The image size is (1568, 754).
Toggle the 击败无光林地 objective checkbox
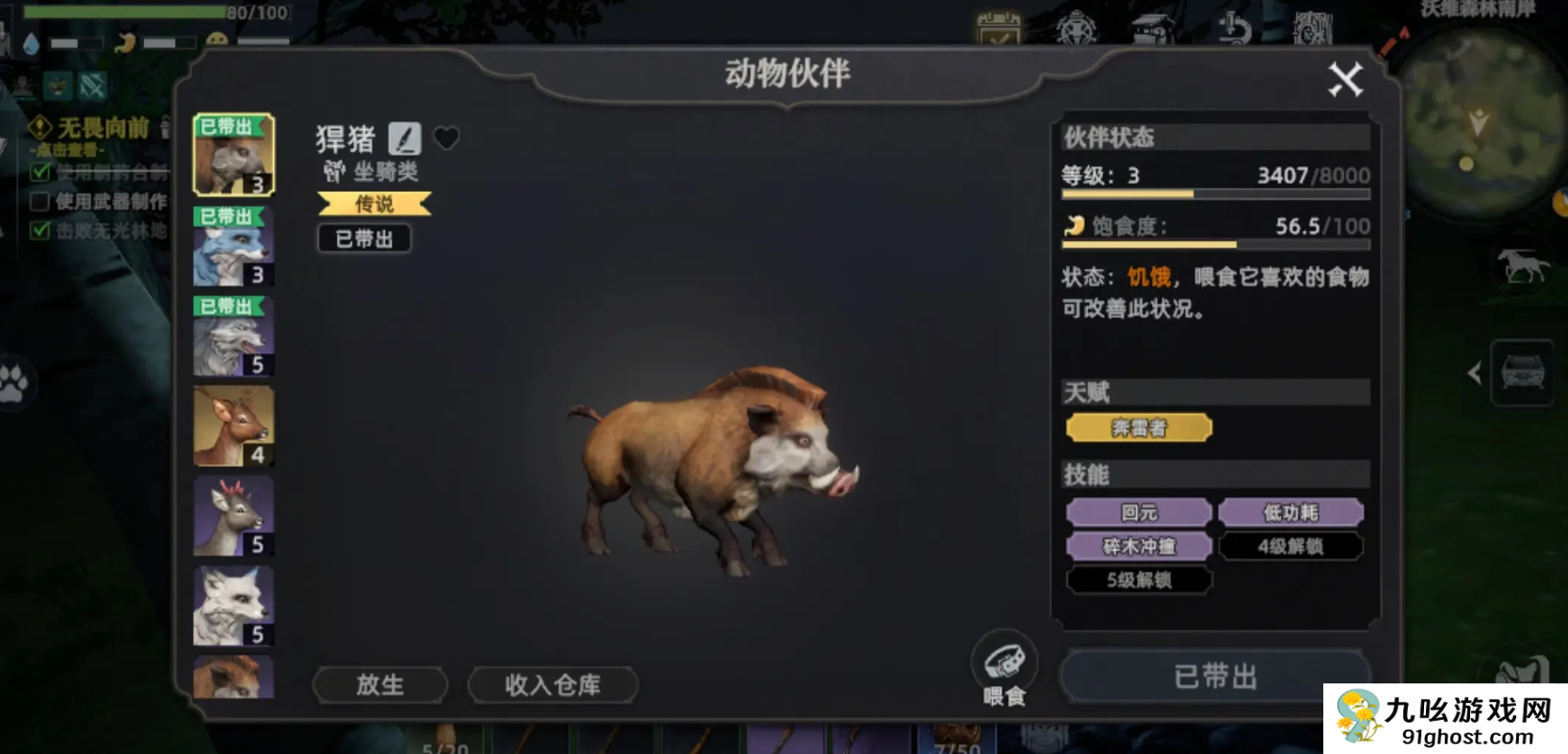(x=39, y=231)
